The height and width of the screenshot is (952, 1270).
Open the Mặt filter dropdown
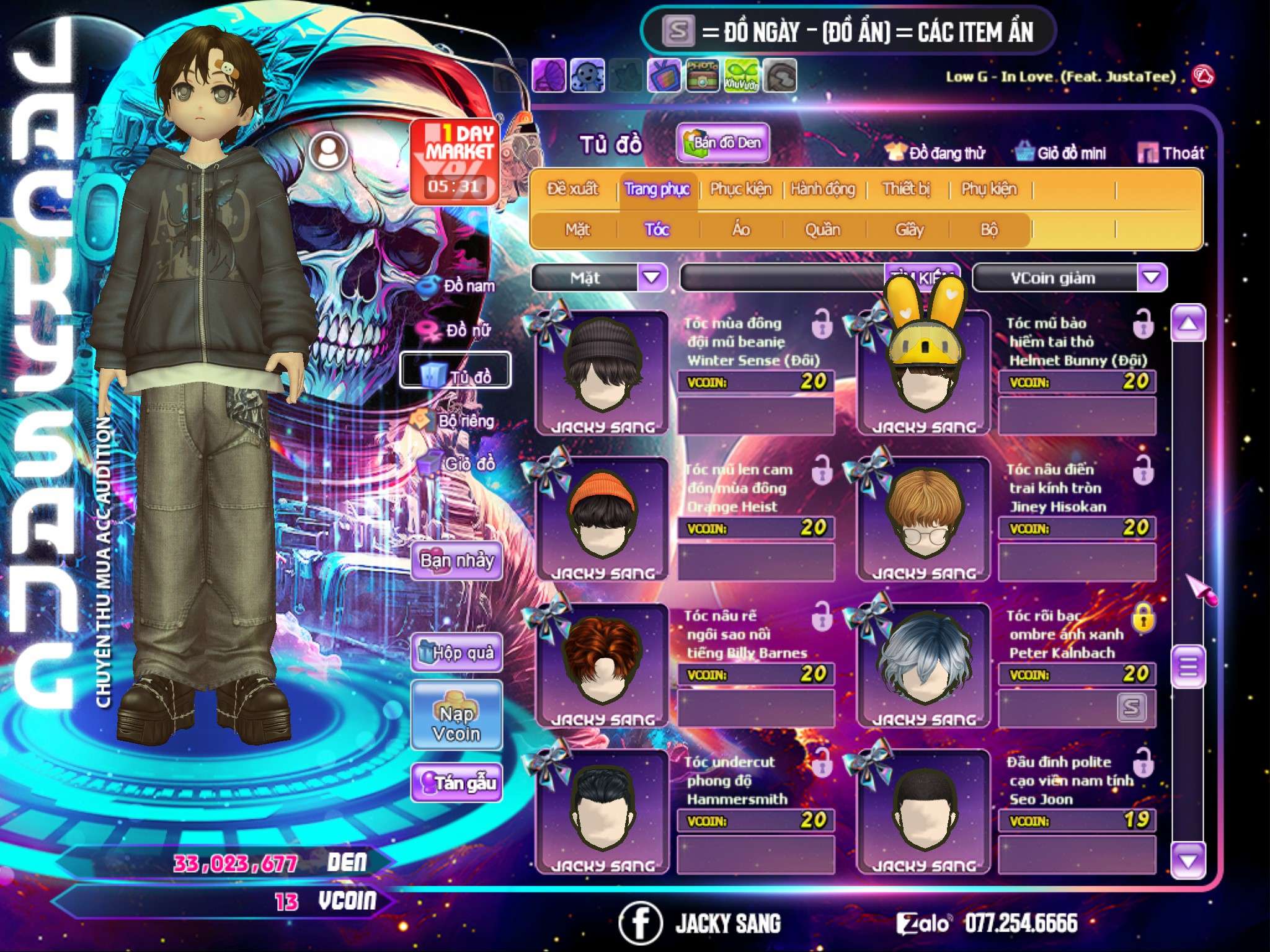652,277
